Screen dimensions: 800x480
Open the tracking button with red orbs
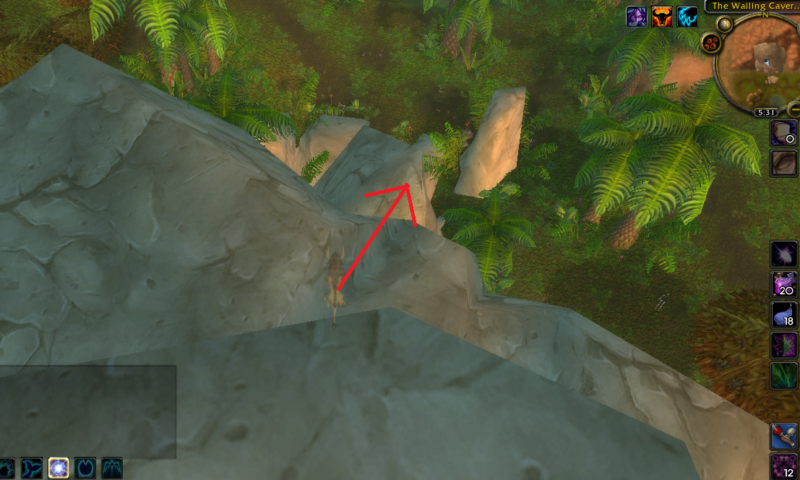point(712,43)
